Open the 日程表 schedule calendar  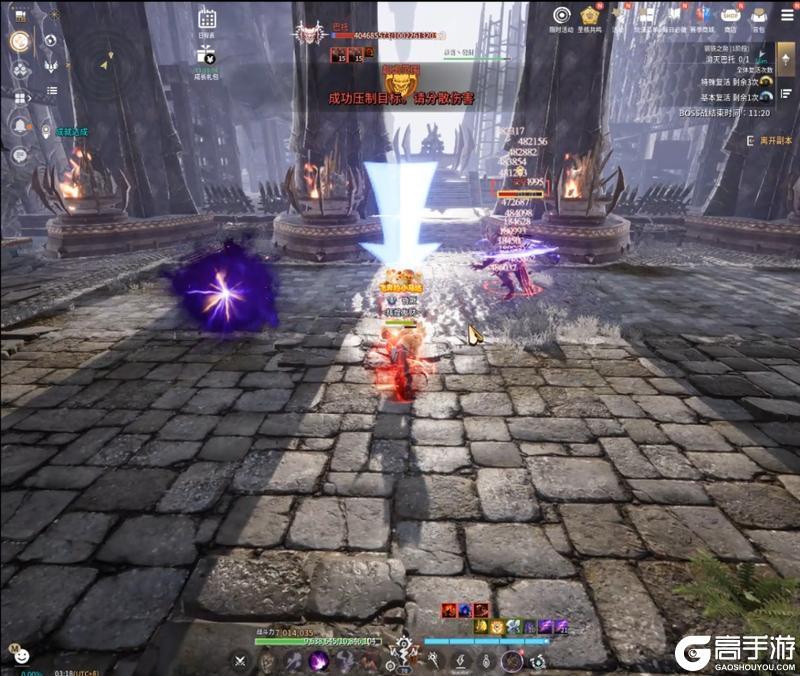(x=207, y=19)
